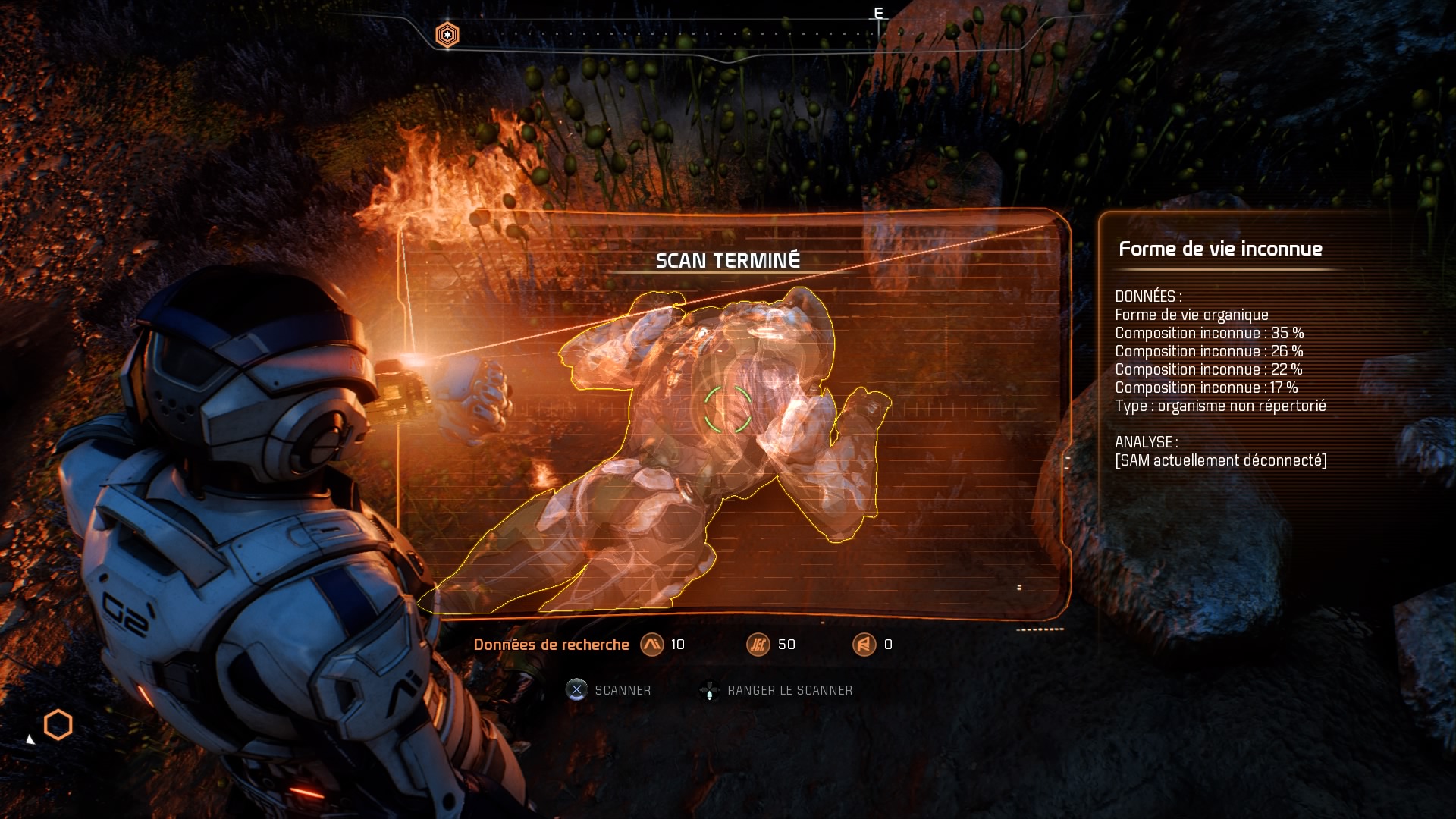Image resolution: width=1456 pixels, height=819 pixels.
Task: Select the "Forme de vie inconnue" panel title
Action: 1220,249
